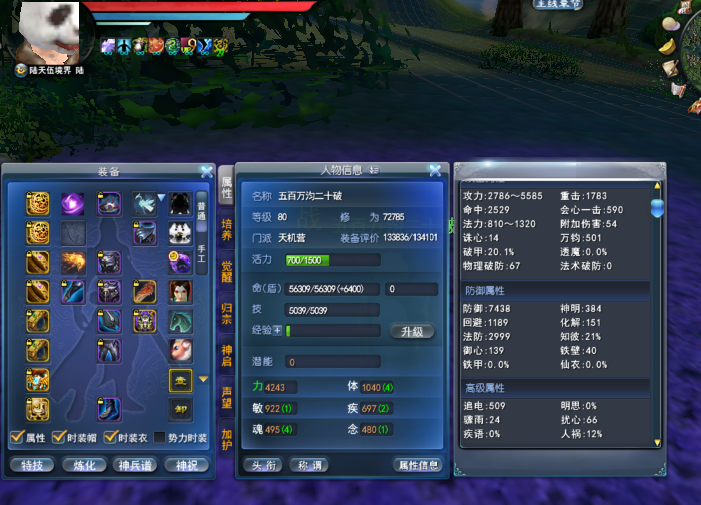Select the purple orb equipment slot
The image size is (701, 505).
coord(73,205)
